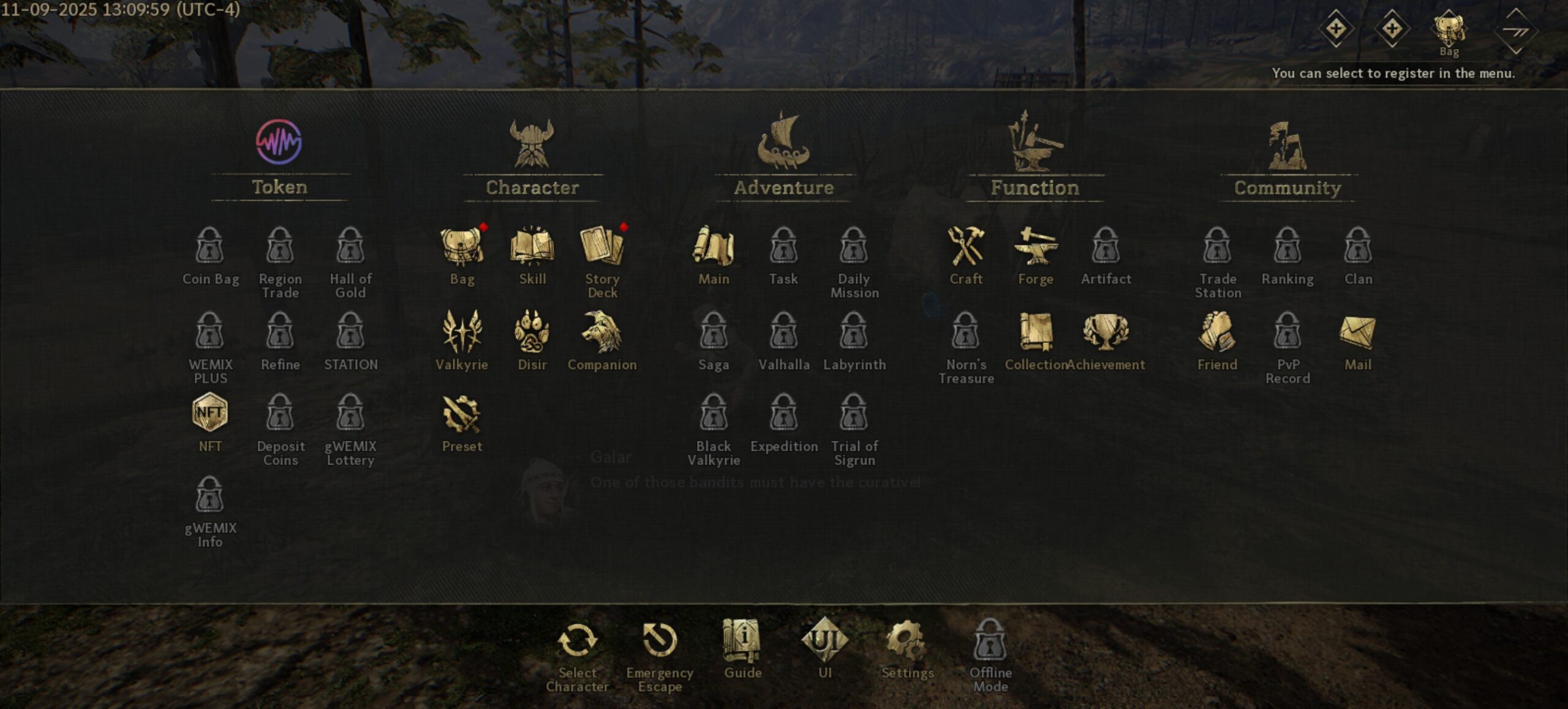Open the Craft menu

tap(966, 248)
